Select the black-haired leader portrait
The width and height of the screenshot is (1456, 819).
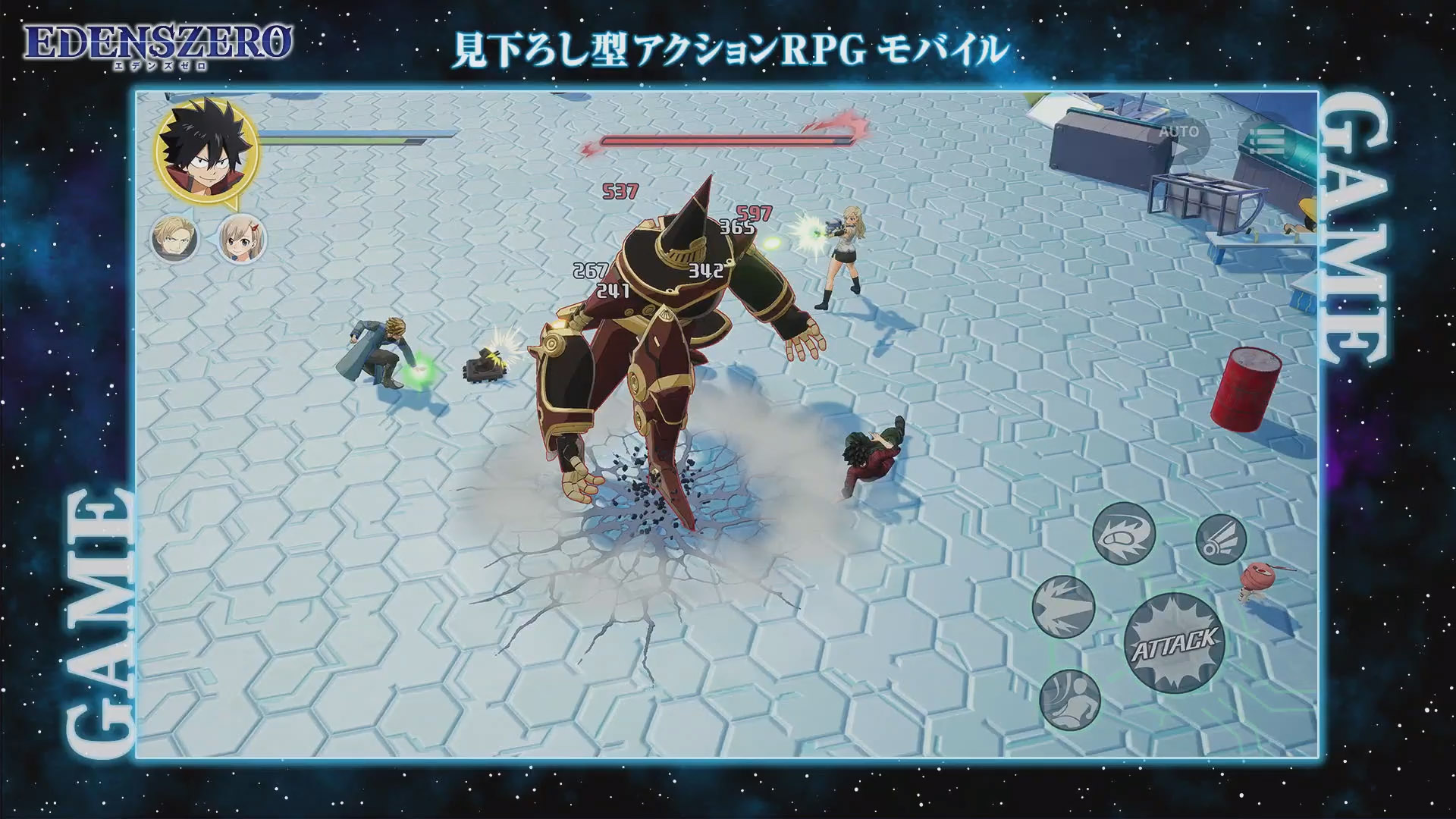pos(206,150)
